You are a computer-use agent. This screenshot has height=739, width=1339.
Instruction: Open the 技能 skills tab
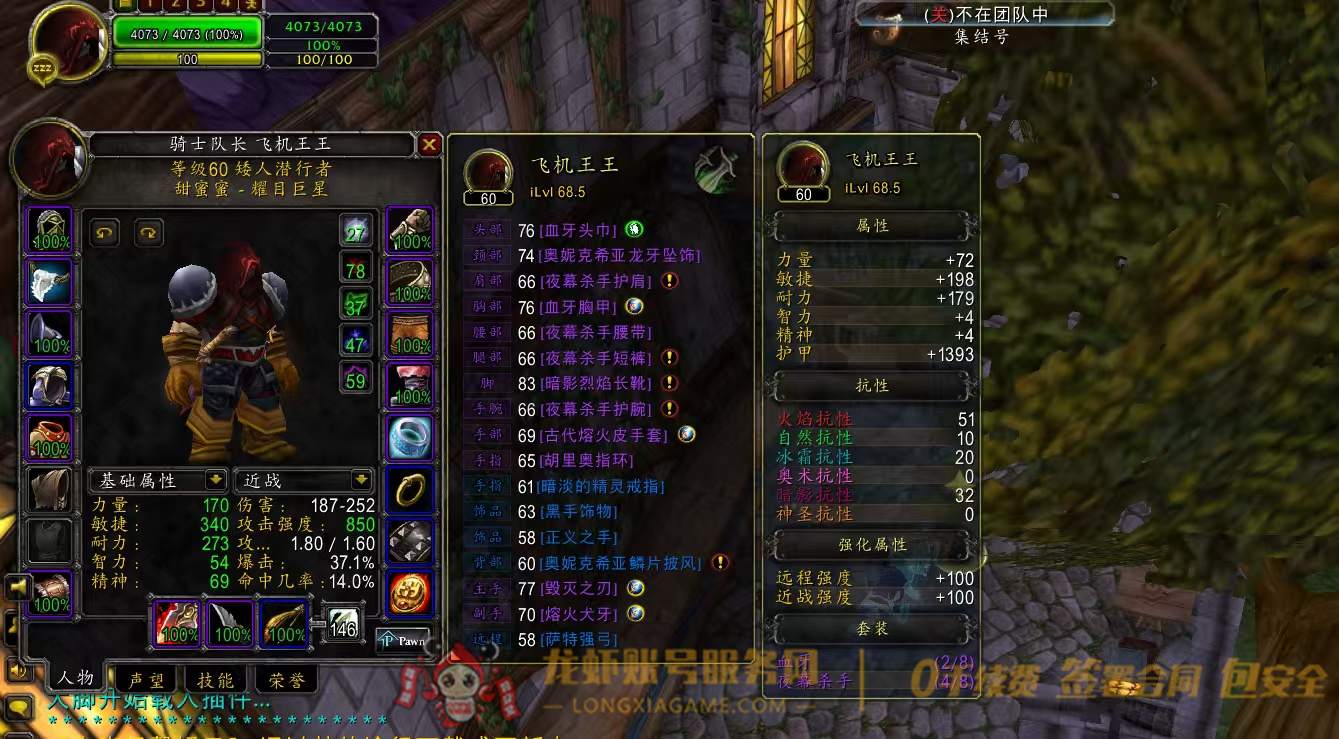point(215,680)
